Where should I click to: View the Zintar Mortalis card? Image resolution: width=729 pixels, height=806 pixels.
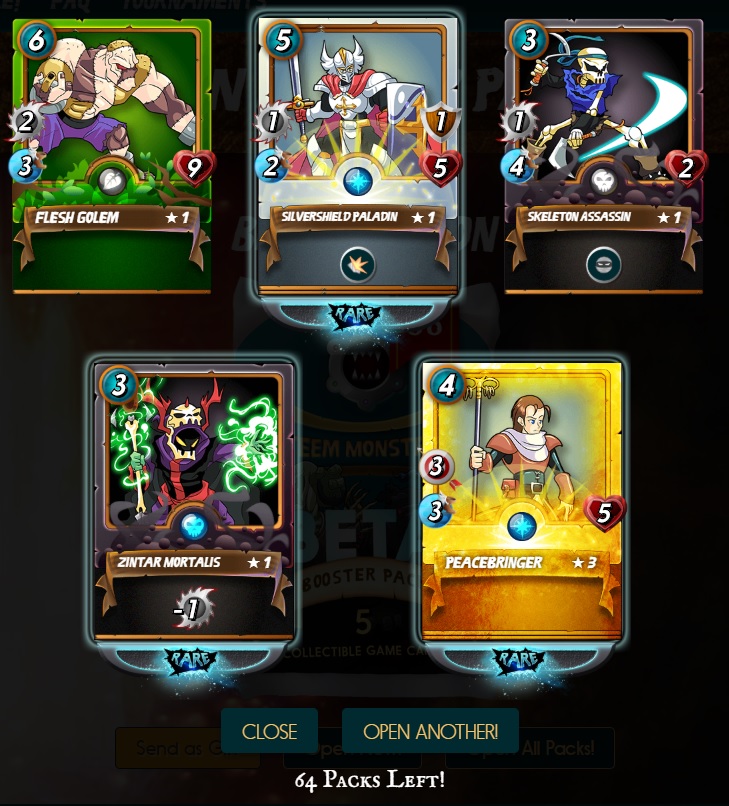(195, 500)
